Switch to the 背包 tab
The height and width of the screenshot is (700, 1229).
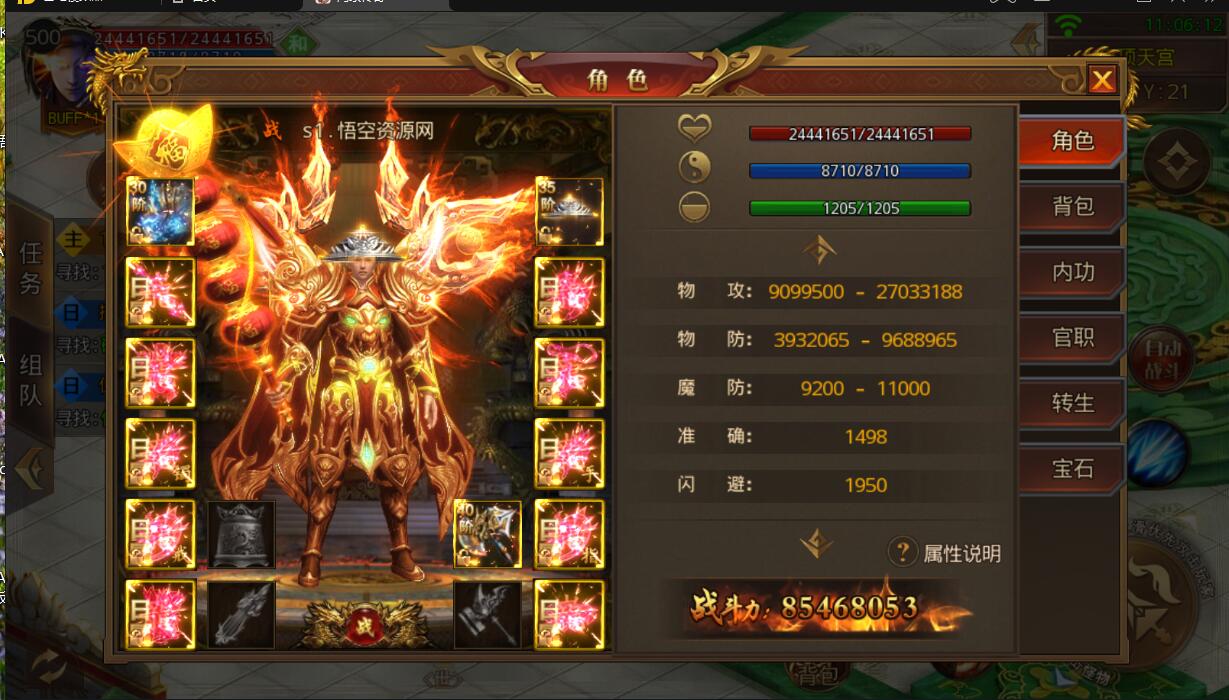pyautogui.click(x=1072, y=206)
